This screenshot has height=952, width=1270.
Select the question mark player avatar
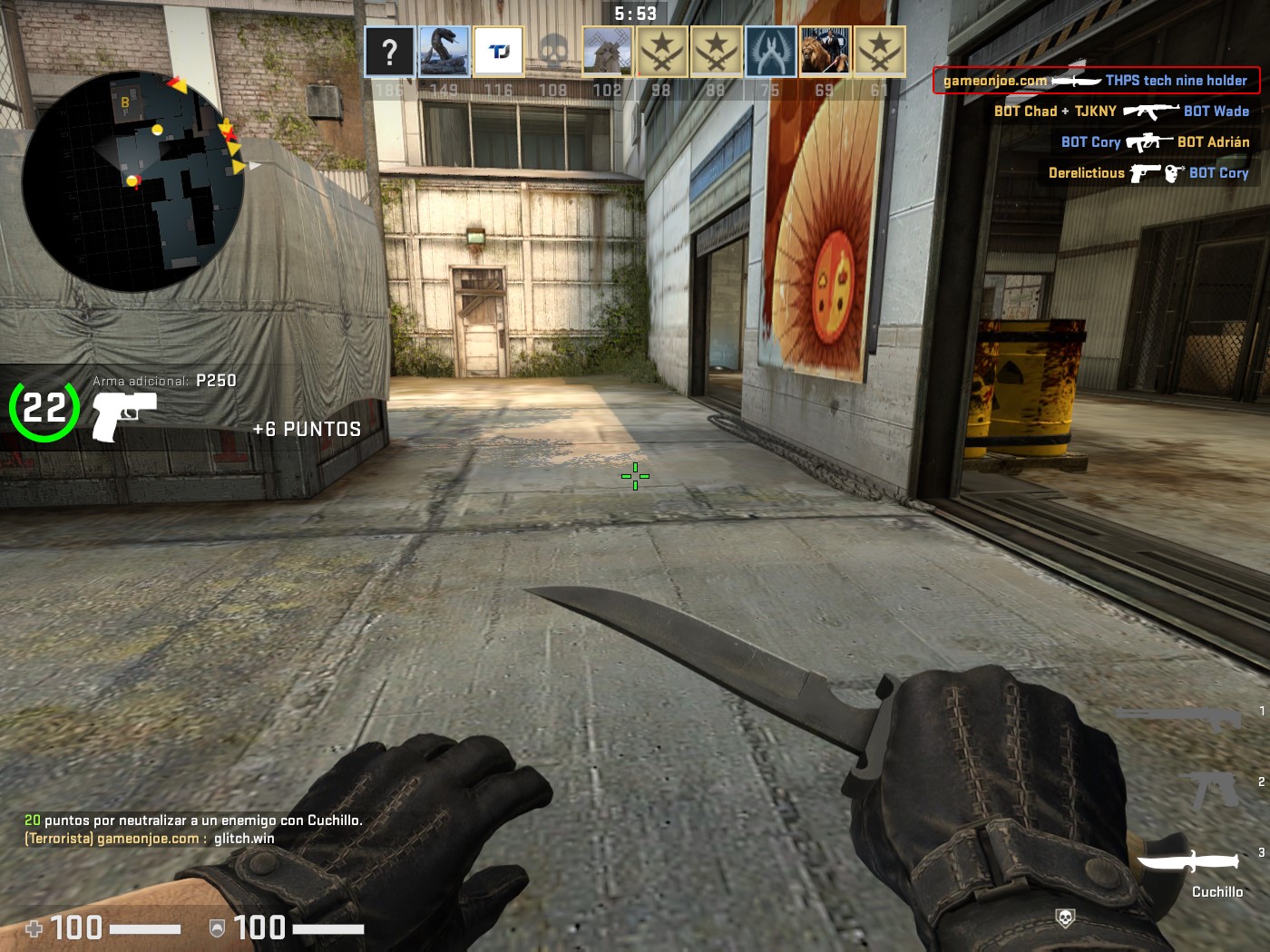390,52
